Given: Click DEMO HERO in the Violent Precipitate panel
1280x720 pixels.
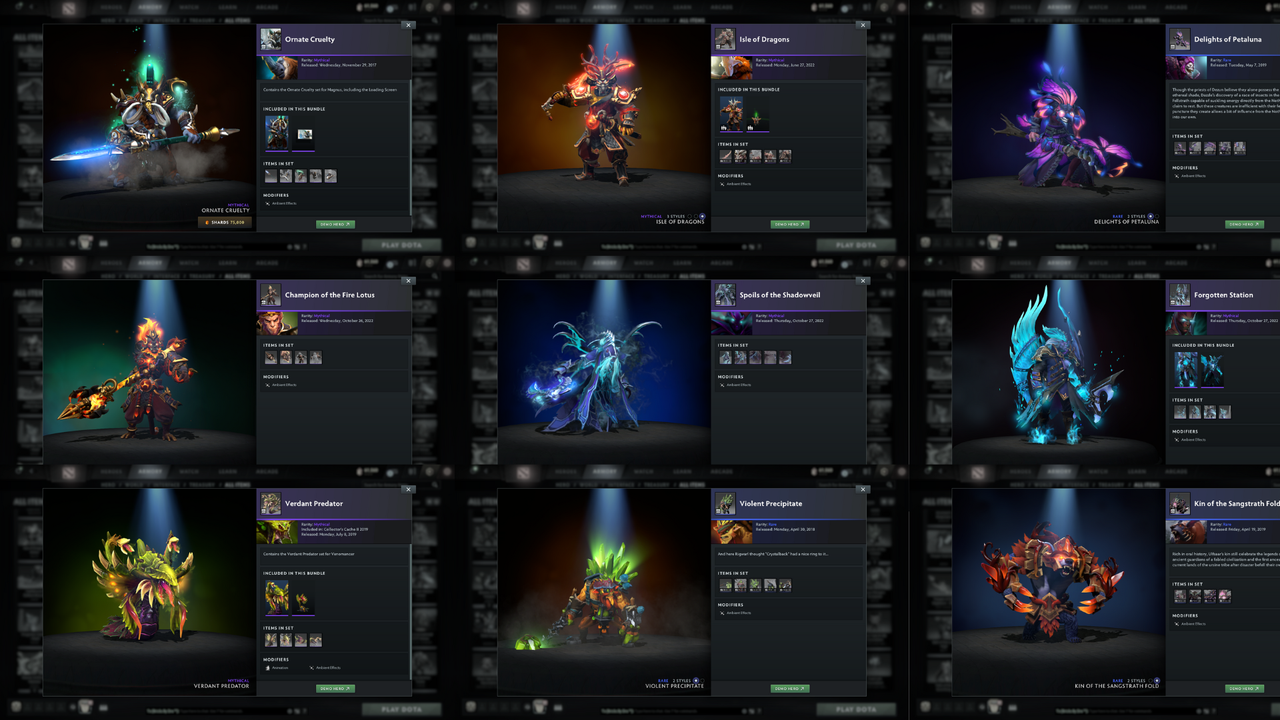Looking at the screenshot, I should click(x=790, y=688).
